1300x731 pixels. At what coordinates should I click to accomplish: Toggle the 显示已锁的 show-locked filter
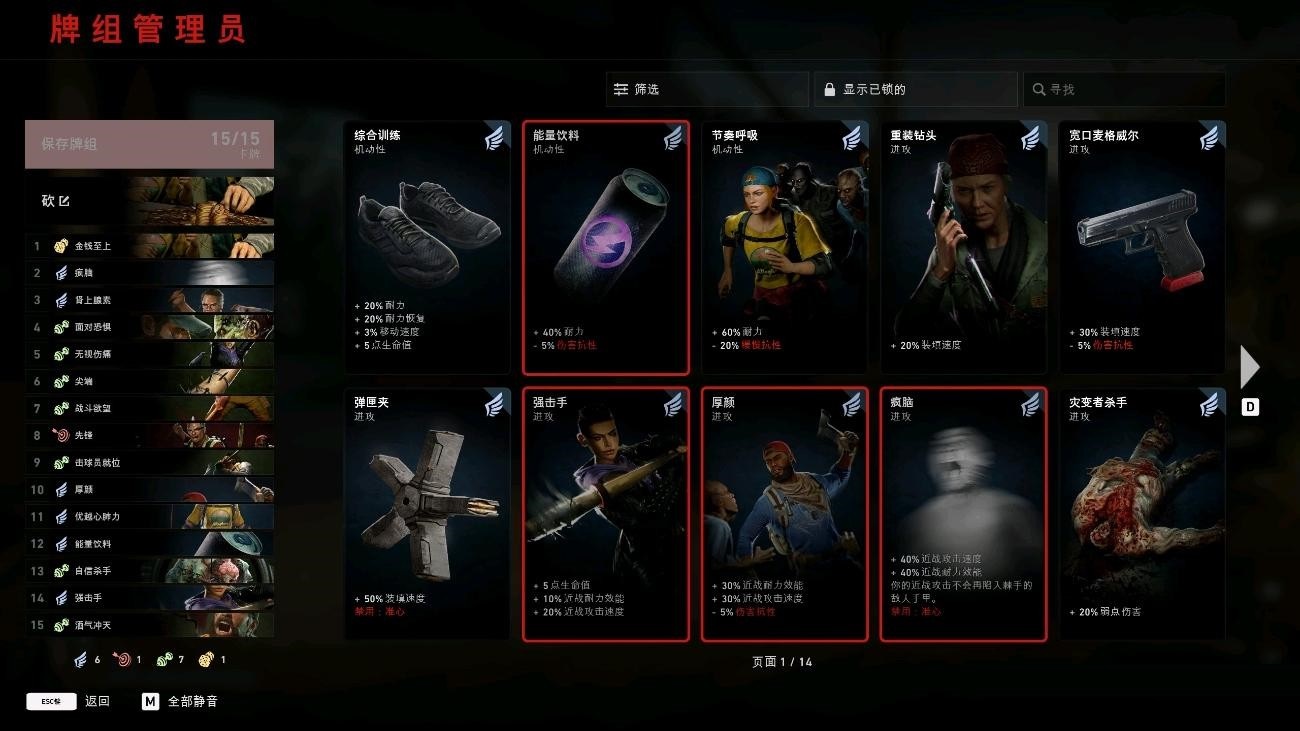tap(913, 89)
